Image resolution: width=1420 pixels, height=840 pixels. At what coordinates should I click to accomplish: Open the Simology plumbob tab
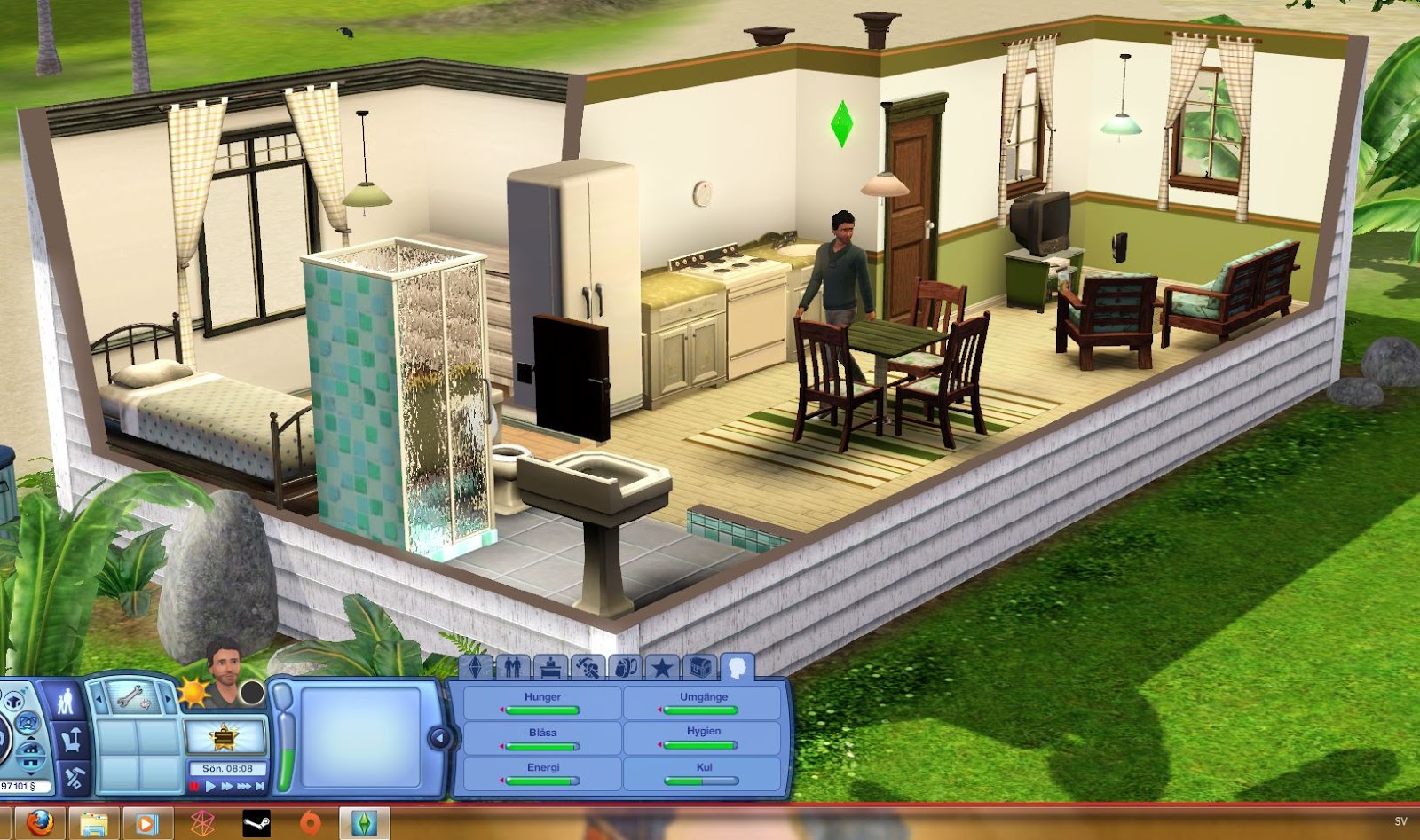point(477,667)
